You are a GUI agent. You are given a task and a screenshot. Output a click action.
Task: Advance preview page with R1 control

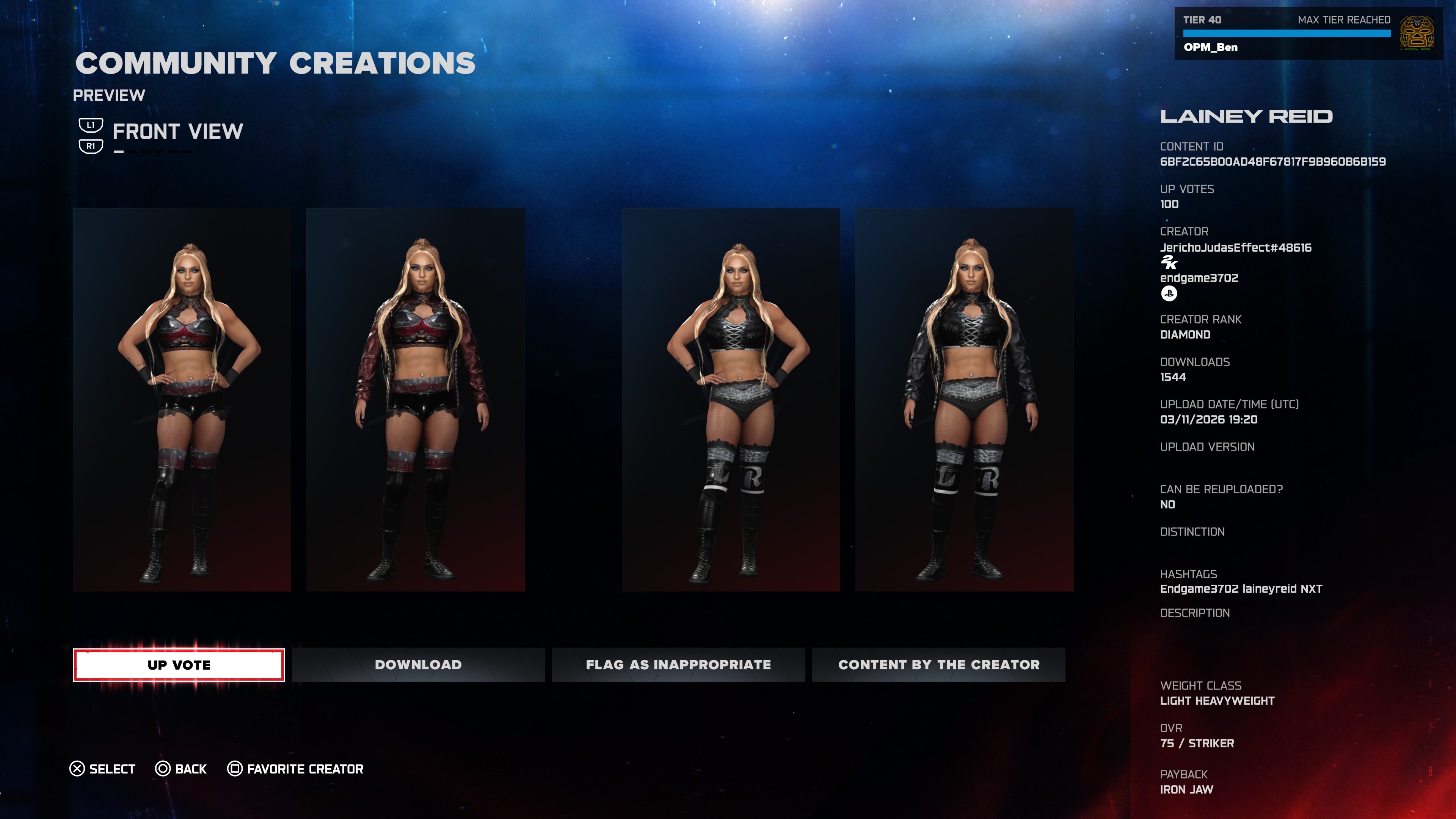(91, 147)
